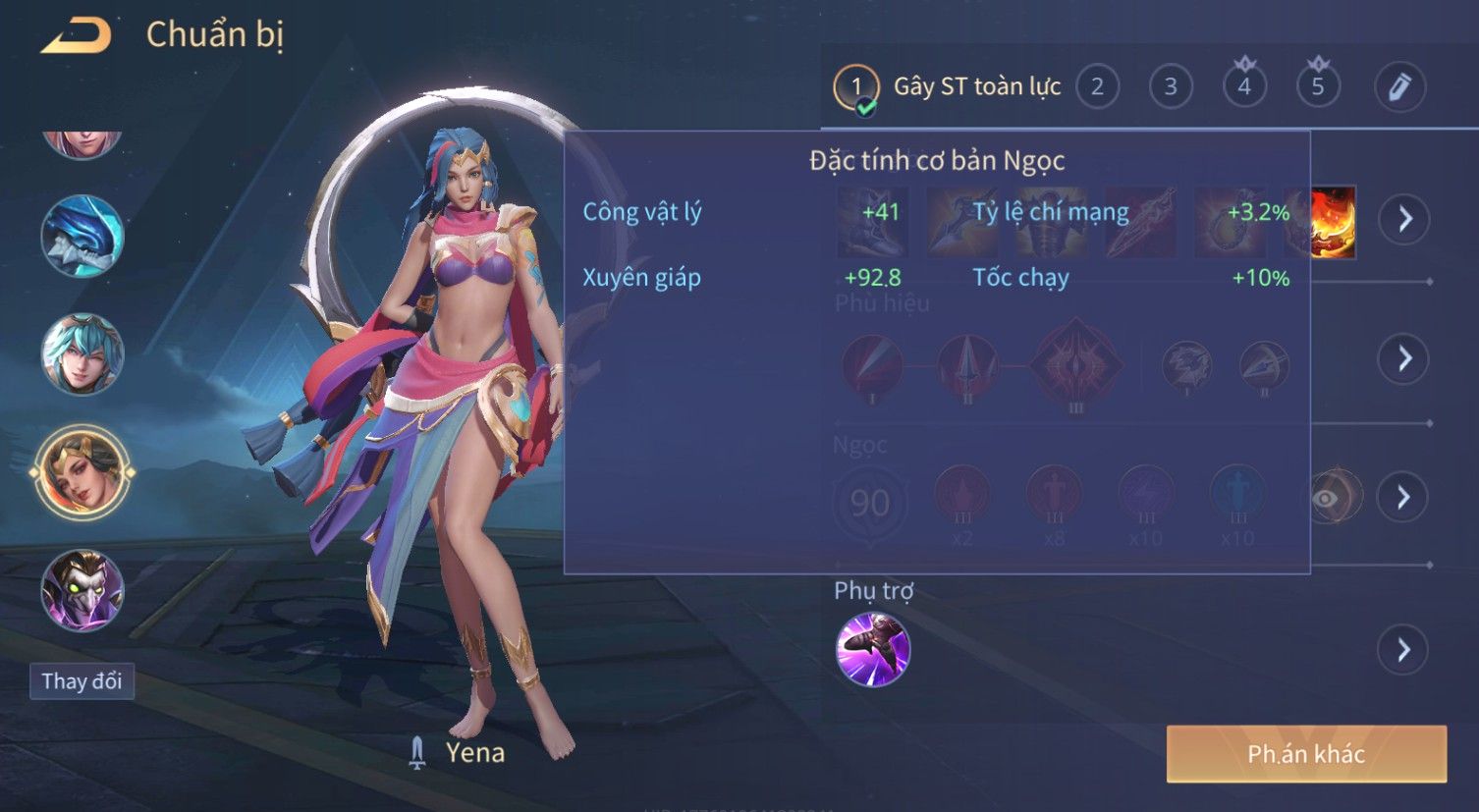Select the highlighted Yena hero portrait

click(x=82, y=472)
